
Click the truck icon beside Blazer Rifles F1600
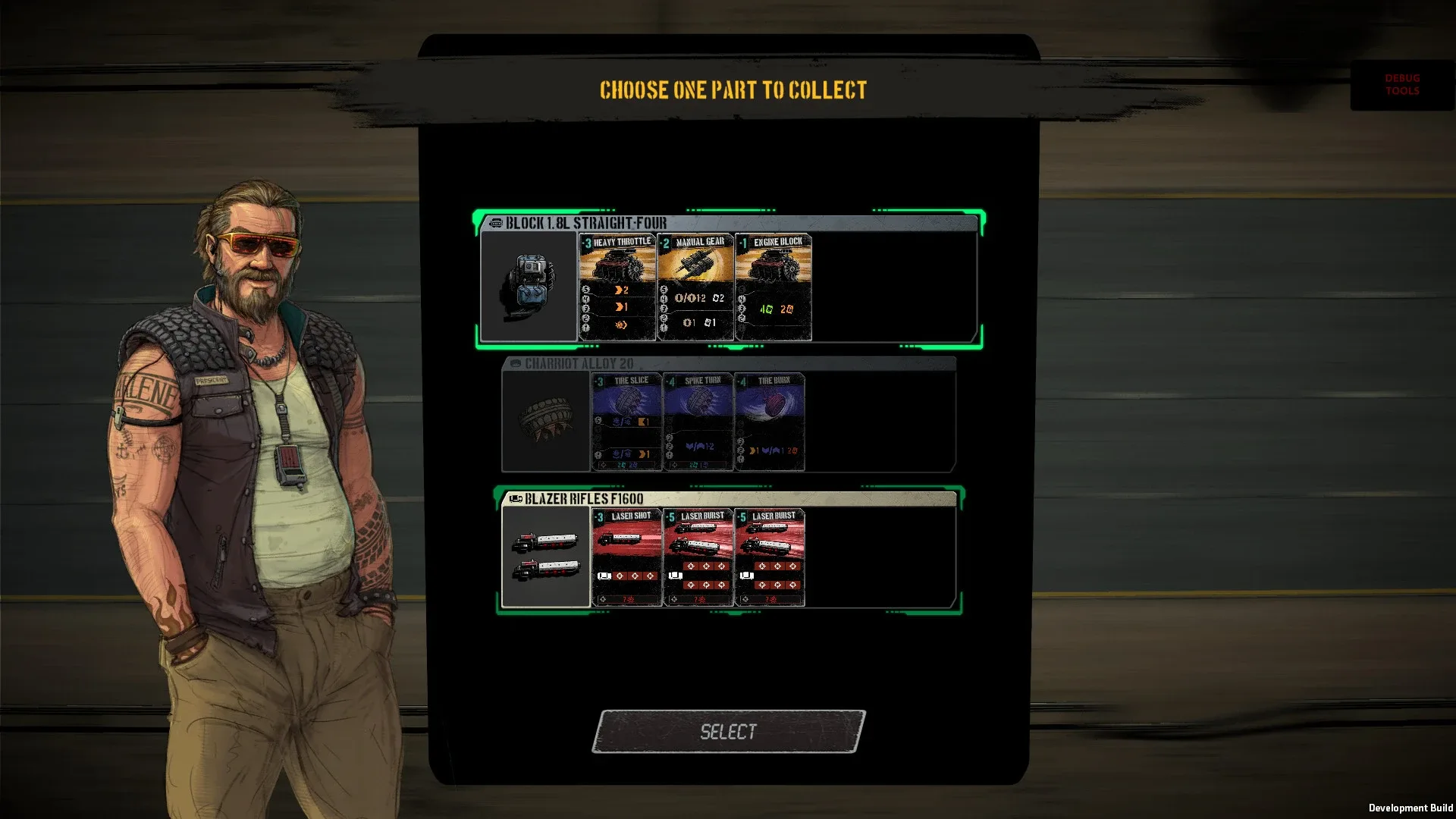point(516,499)
